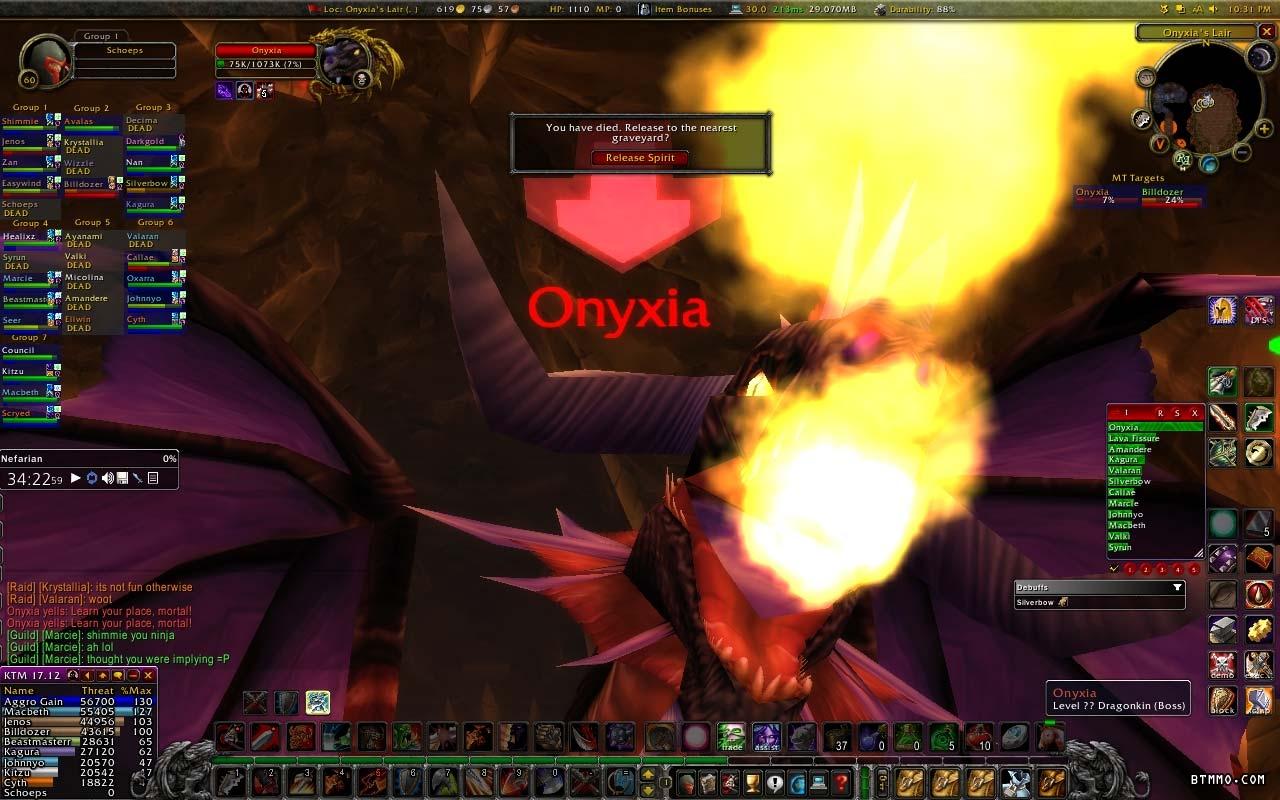
Task: Open the world map globe micro button
Action: [x=797, y=781]
